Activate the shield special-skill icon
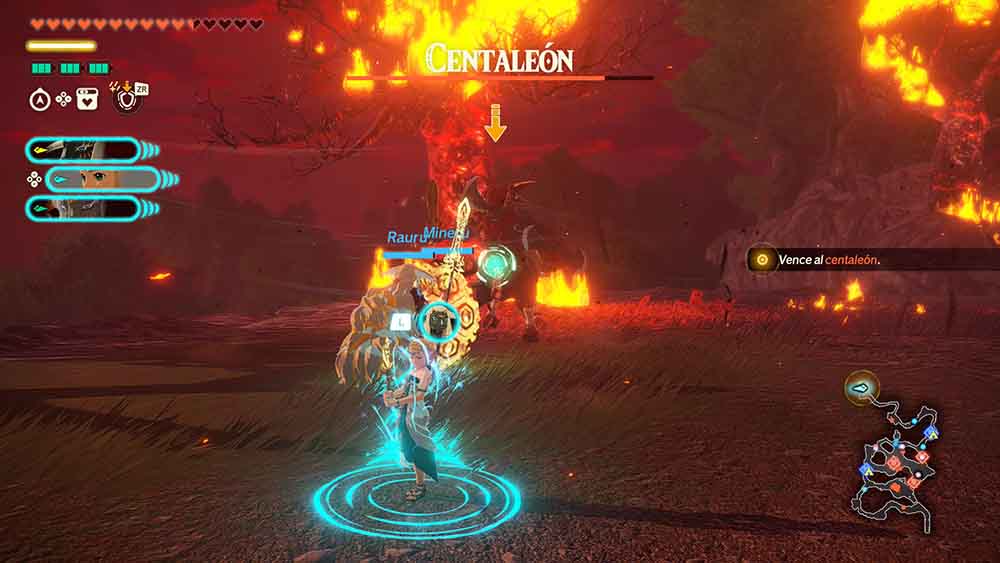 126,98
